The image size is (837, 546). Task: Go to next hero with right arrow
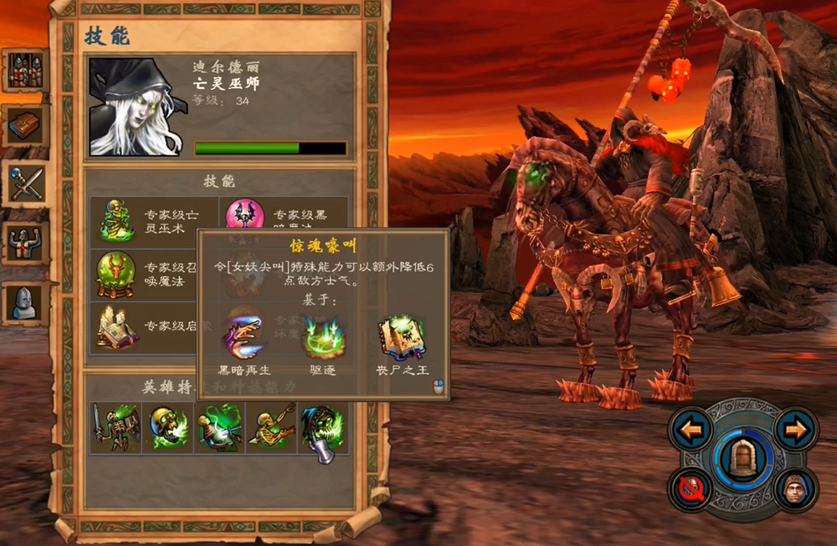click(x=794, y=430)
